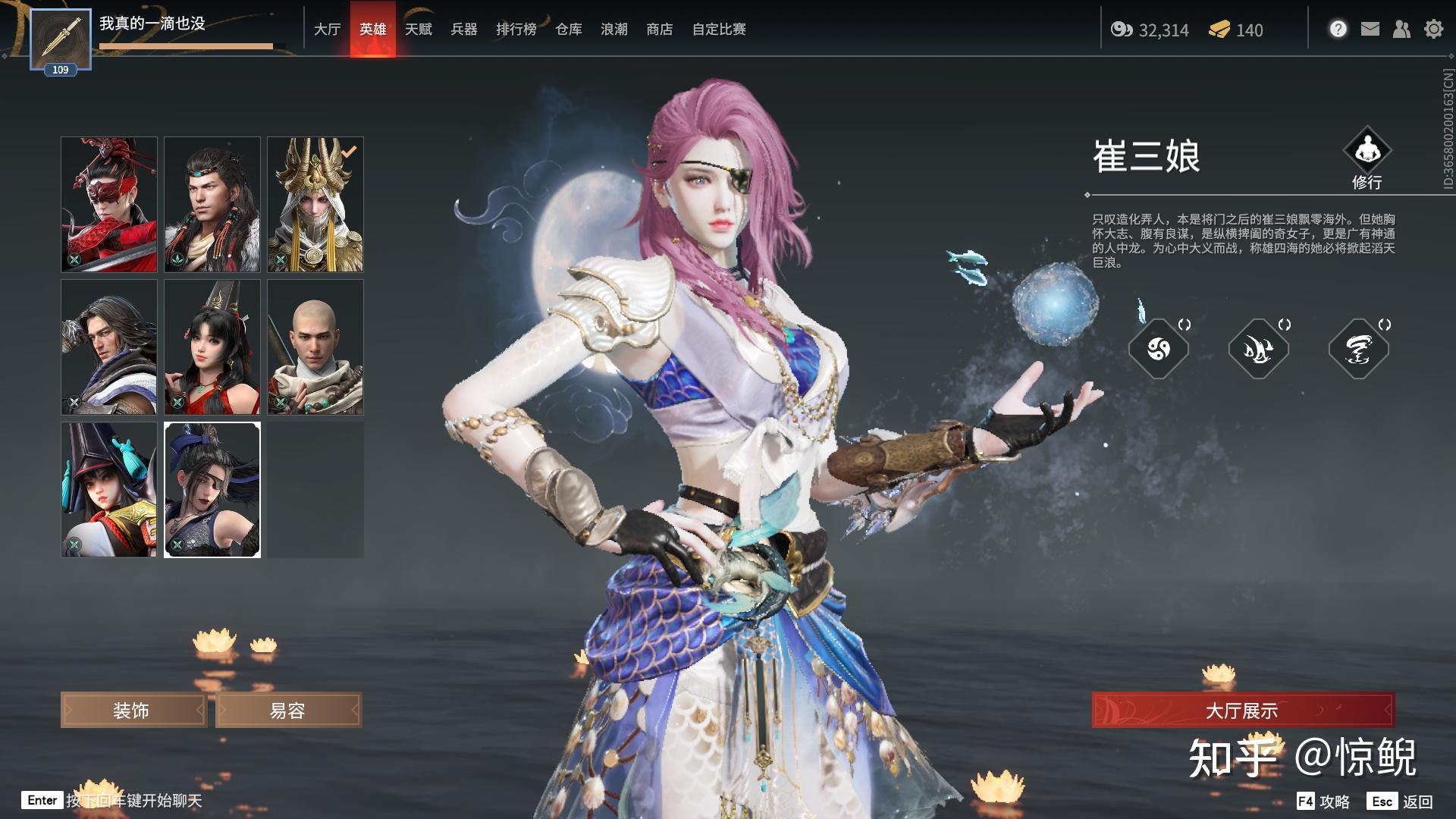Click the red 大厅展示 lobby display button
1456x819 pixels.
[1242, 711]
